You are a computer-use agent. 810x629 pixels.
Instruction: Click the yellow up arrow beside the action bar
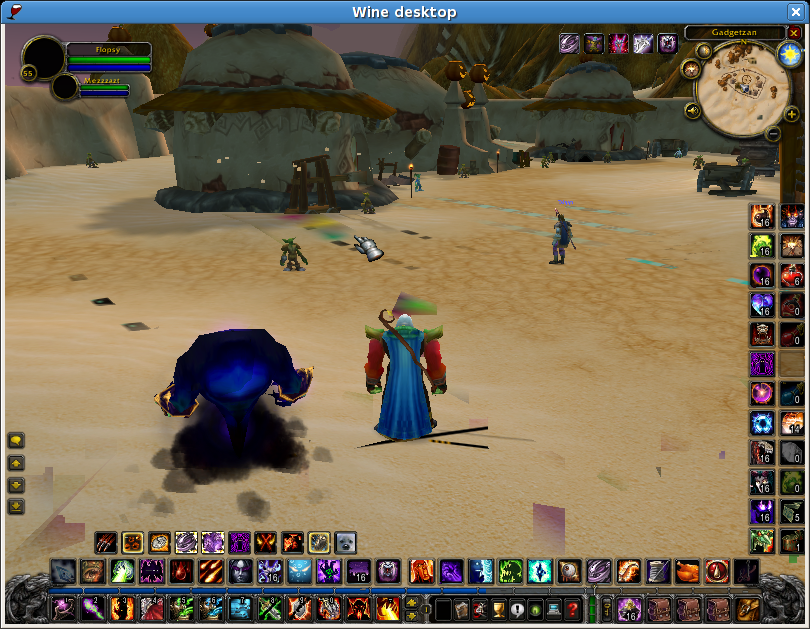(412, 602)
